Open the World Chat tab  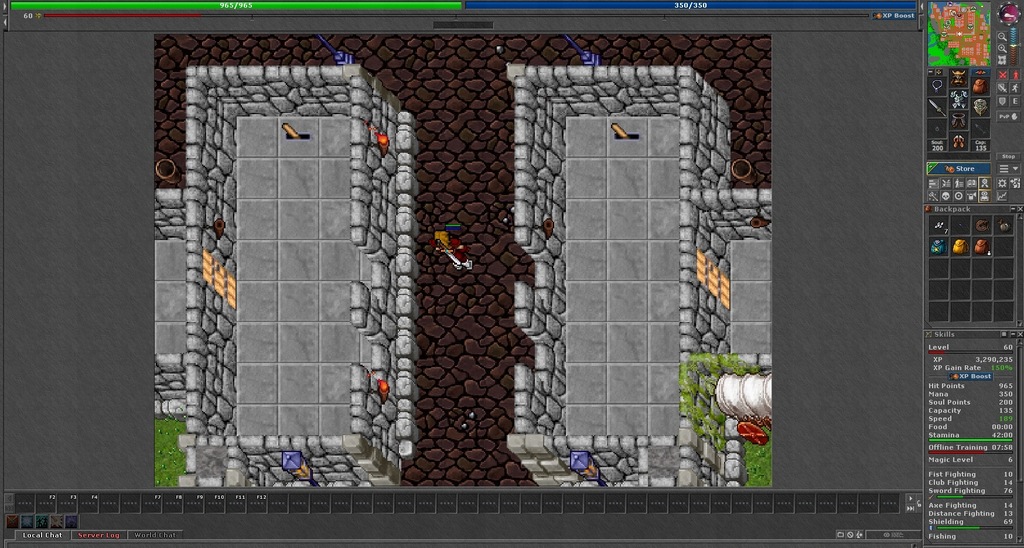click(x=155, y=535)
